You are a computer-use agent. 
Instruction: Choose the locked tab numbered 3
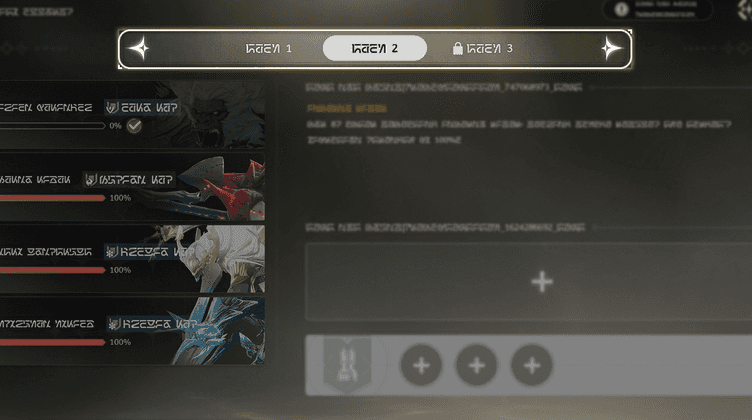483,48
